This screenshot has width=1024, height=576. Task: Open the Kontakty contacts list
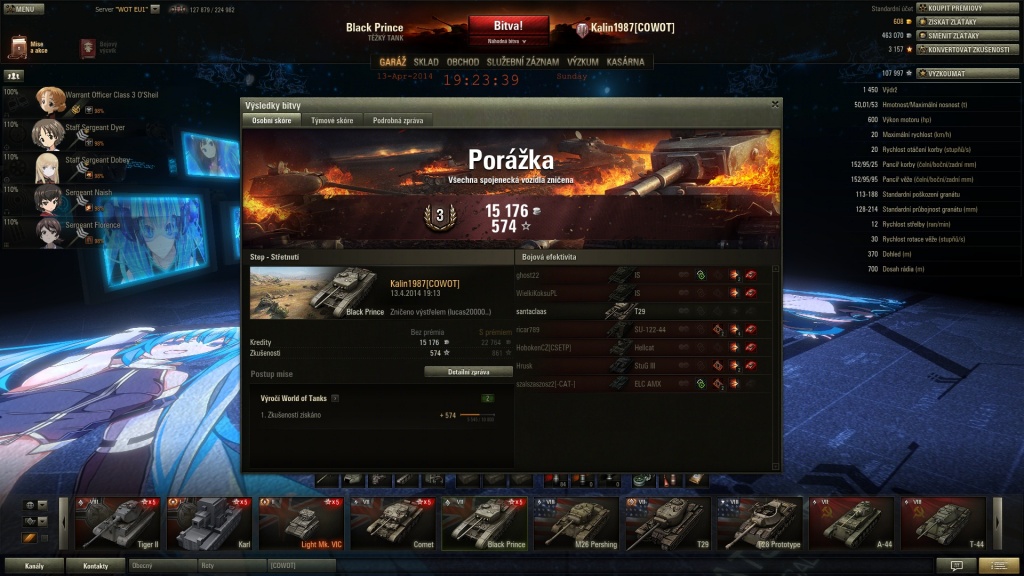pos(96,566)
